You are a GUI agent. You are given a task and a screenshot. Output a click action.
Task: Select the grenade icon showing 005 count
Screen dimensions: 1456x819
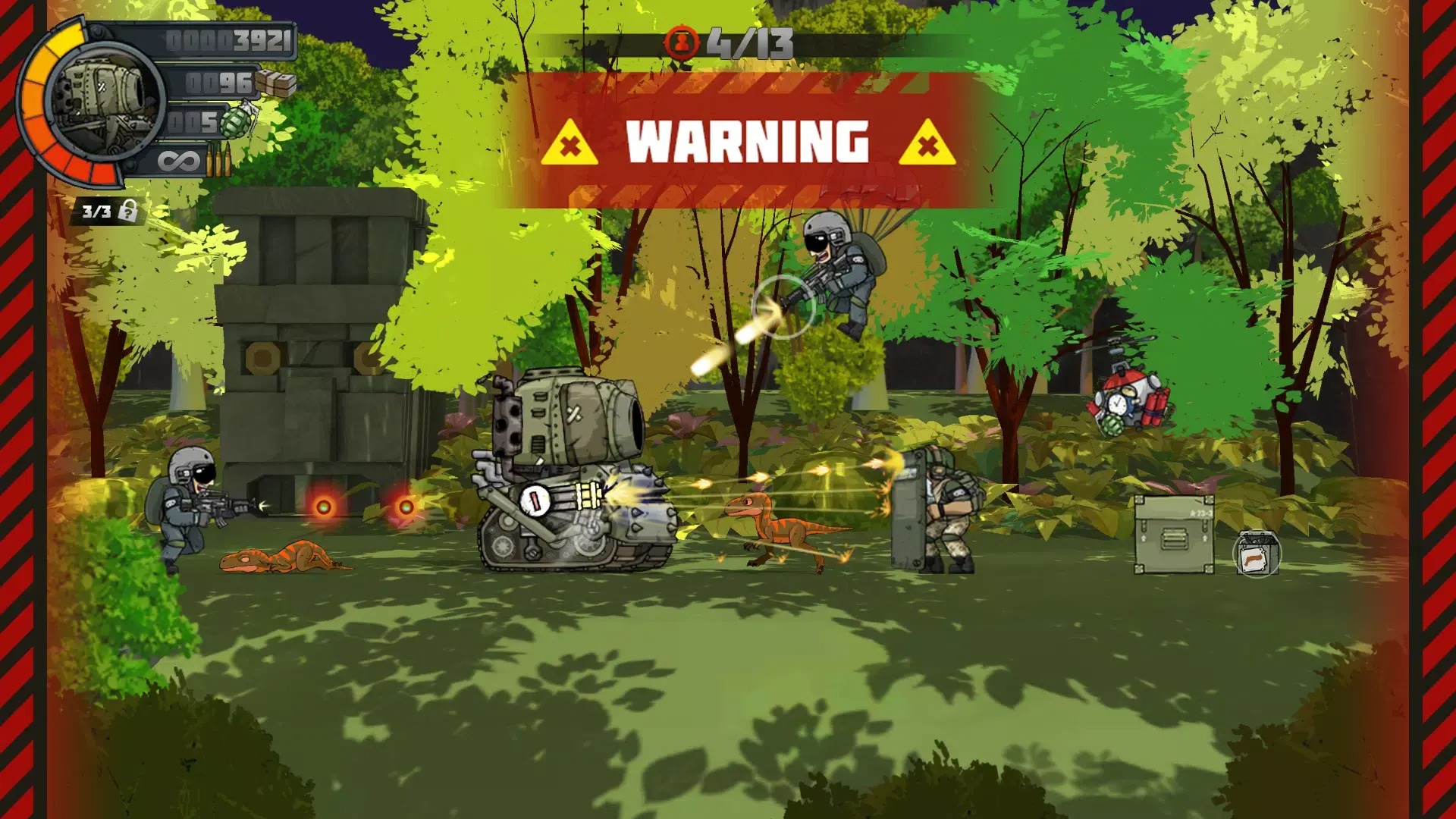click(x=234, y=121)
